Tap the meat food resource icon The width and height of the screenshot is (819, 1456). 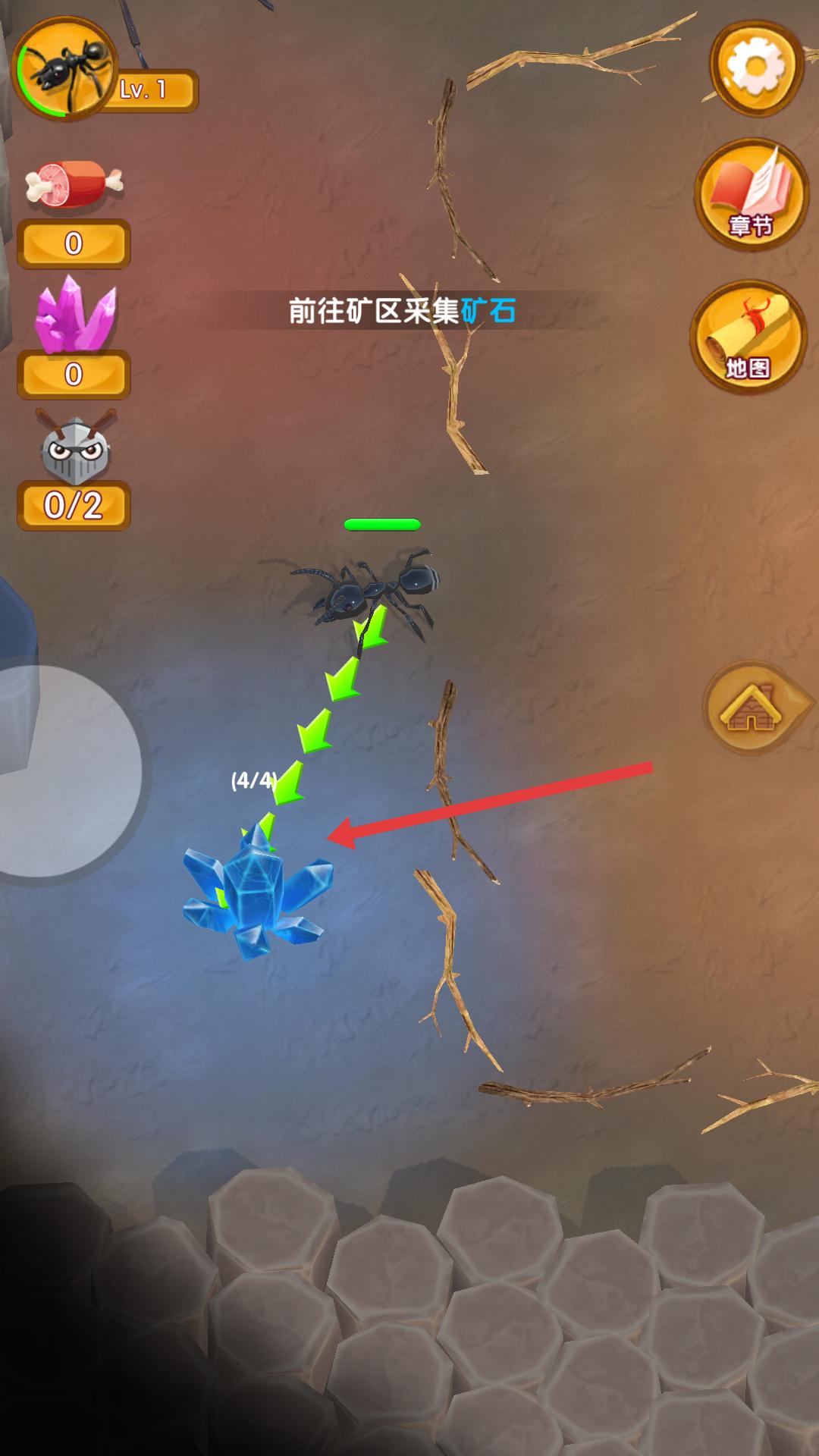(x=73, y=184)
